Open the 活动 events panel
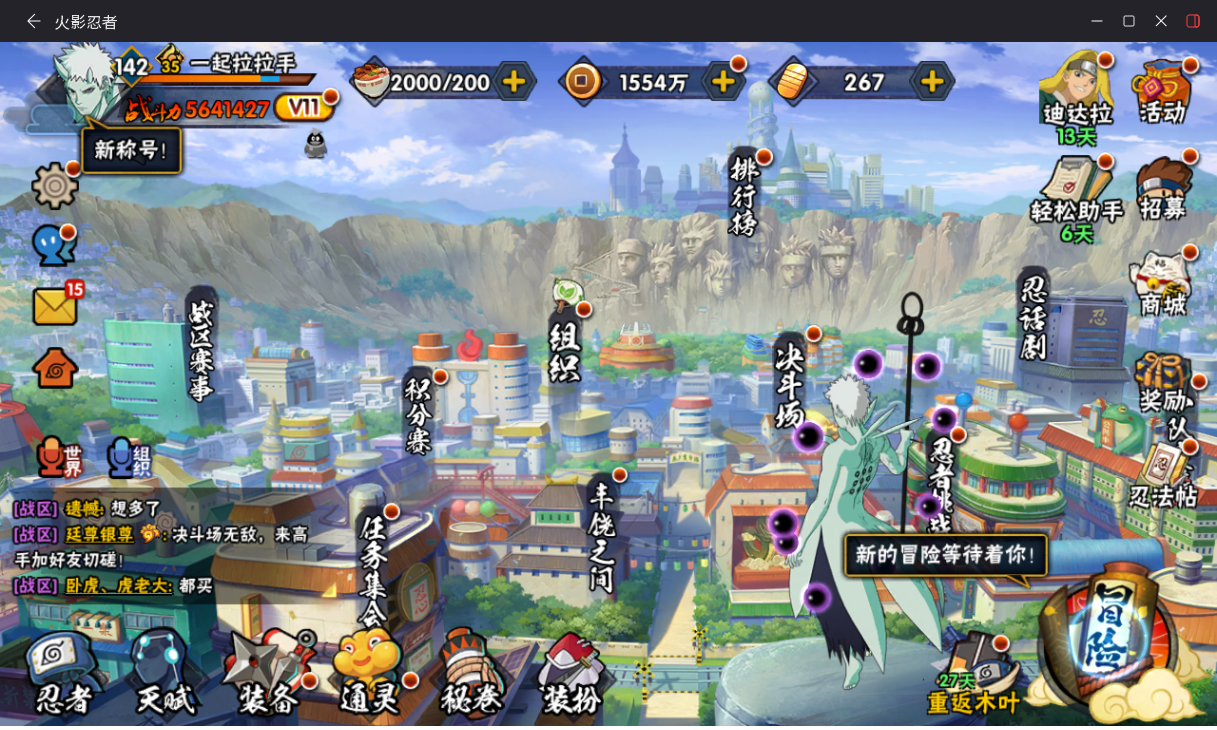This screenshot has width=1217, height=730. pyautogui.click(x=1162, y=92)
